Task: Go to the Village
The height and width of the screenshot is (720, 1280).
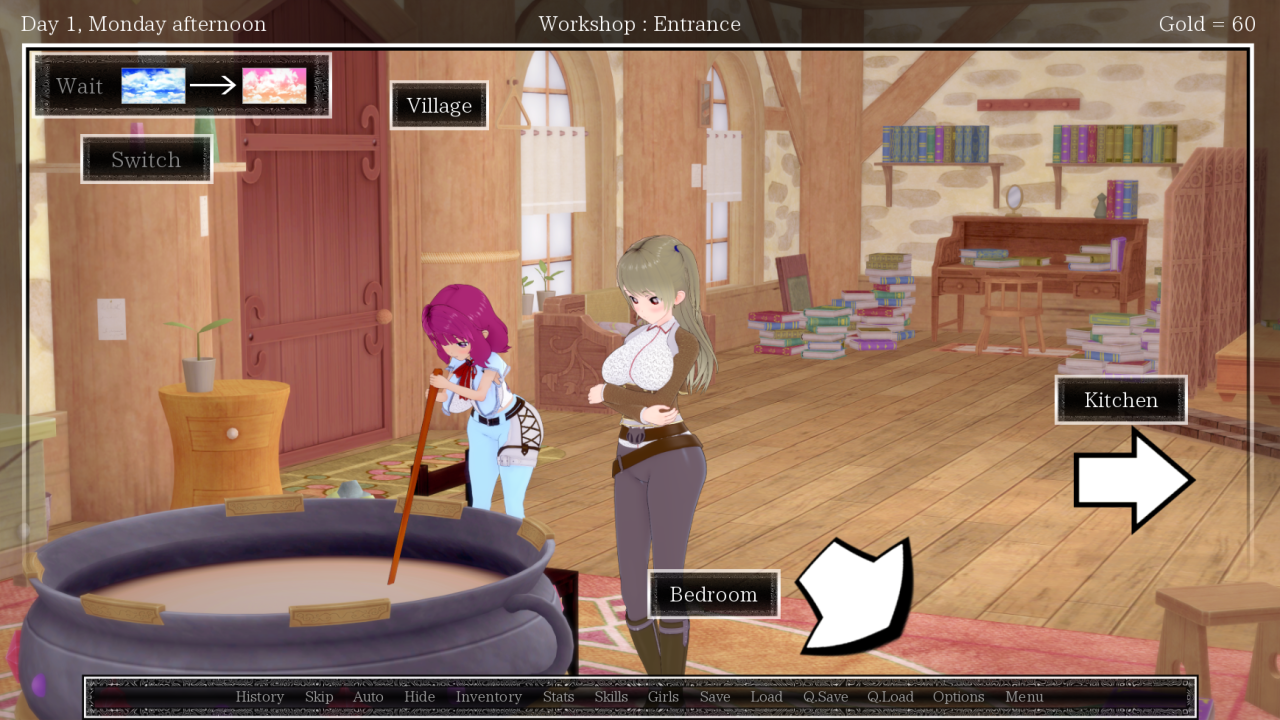Action: [439, 106]
